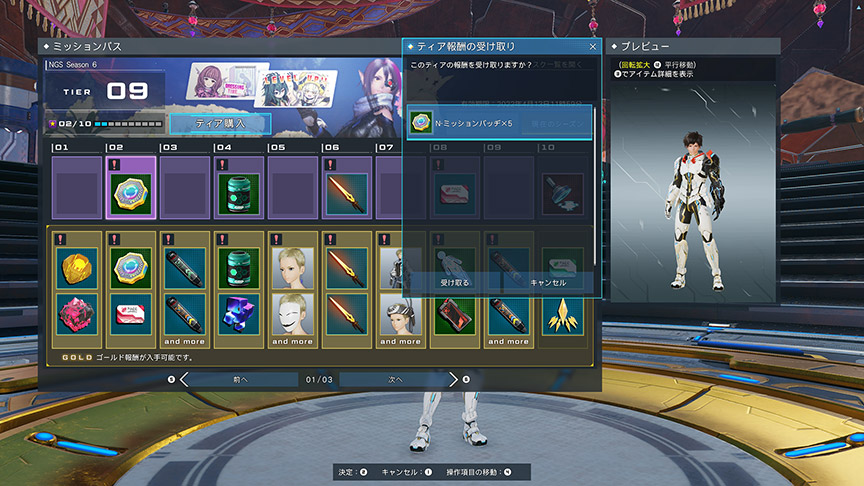Select the tier 06 orange sword reward
Viewport: 864px width, 486px height.
click(x=347, y=193)
